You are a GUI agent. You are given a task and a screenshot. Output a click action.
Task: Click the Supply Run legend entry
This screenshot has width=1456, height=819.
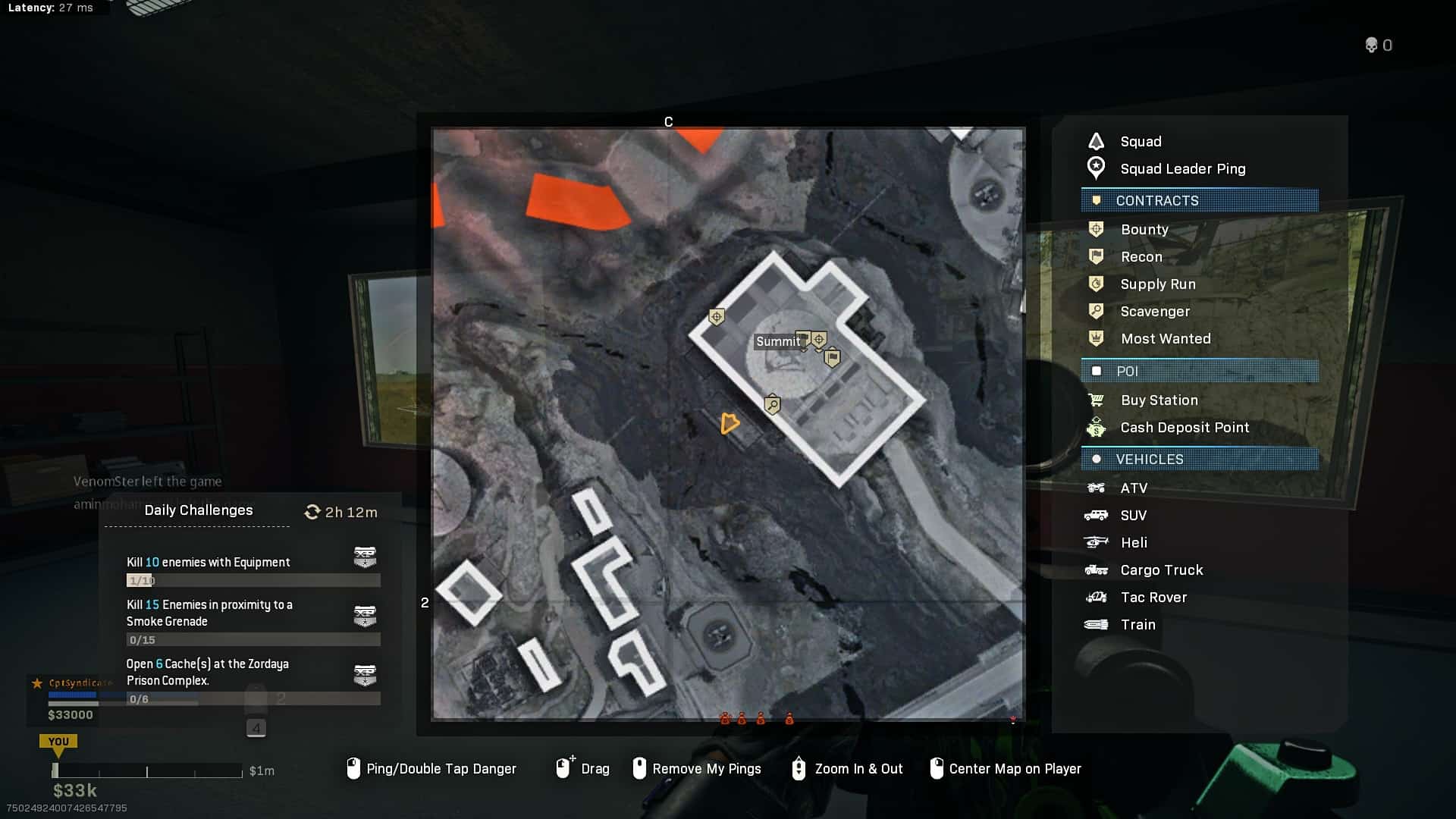(1157, 284)
